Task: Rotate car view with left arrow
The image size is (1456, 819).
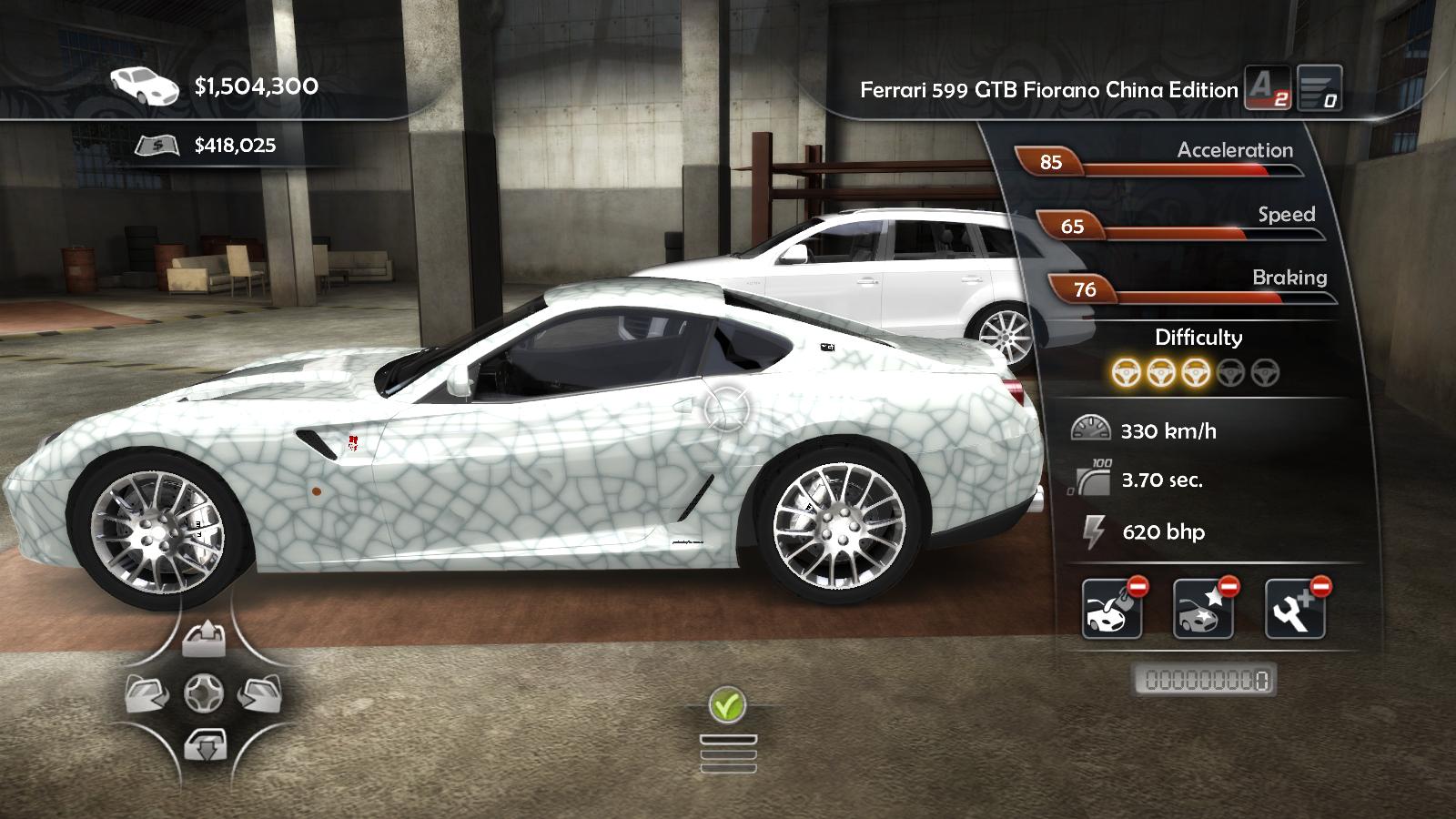Action: [147, 695]
